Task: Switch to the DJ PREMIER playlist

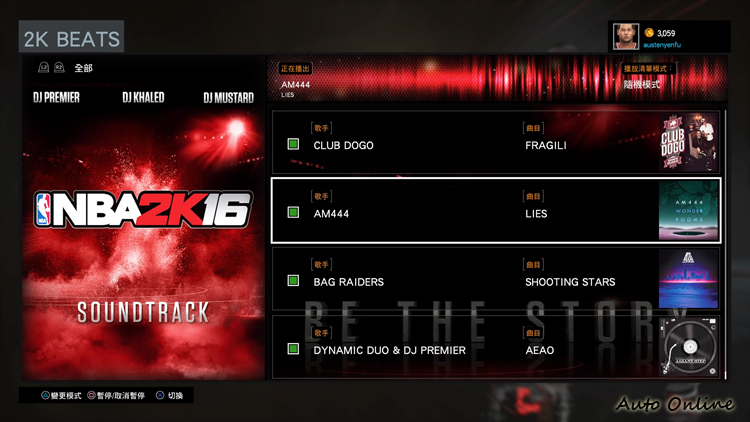Action: [x=56, y=98]
